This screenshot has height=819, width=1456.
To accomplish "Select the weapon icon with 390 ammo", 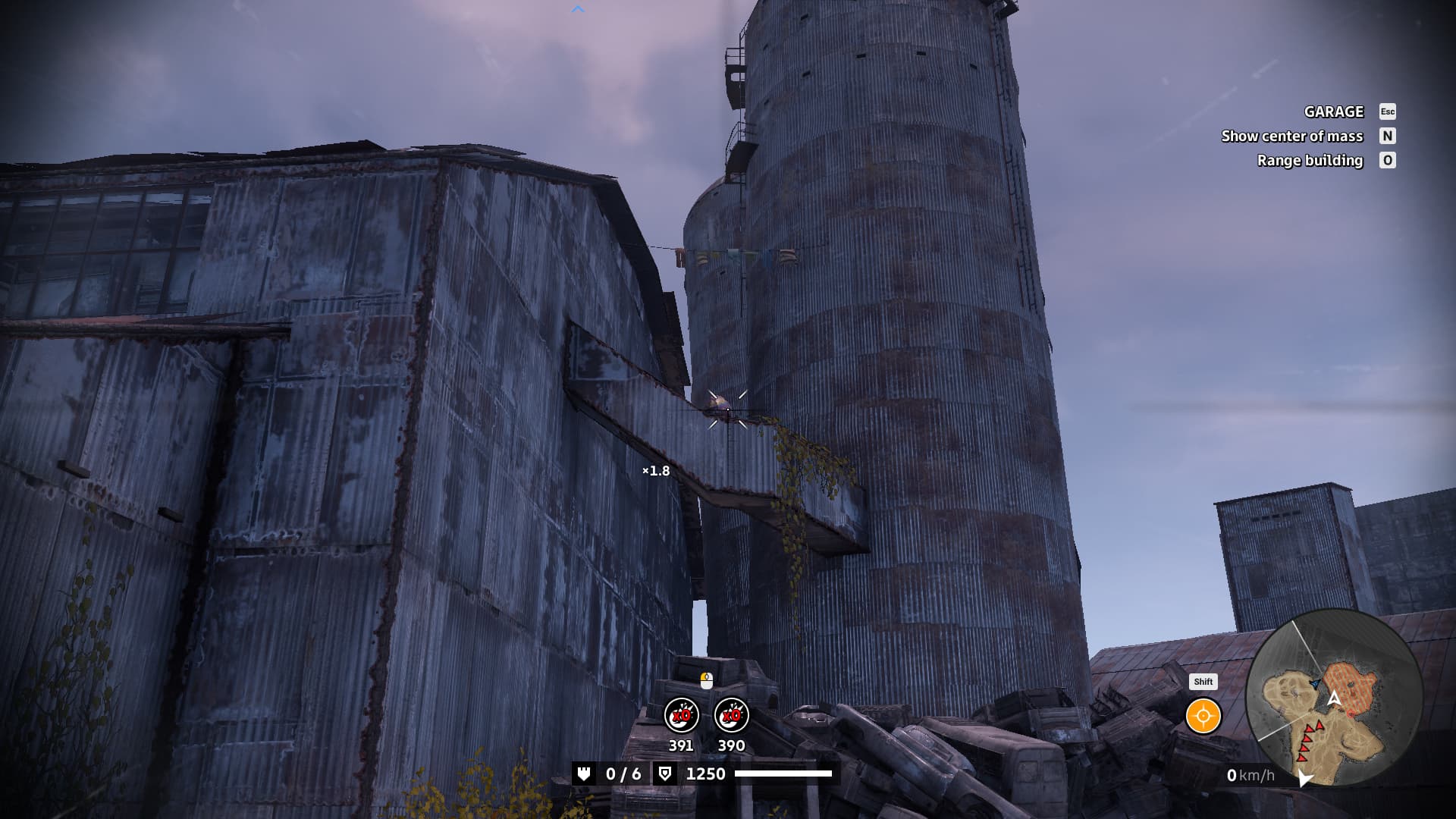I will (x=731, y=715).
